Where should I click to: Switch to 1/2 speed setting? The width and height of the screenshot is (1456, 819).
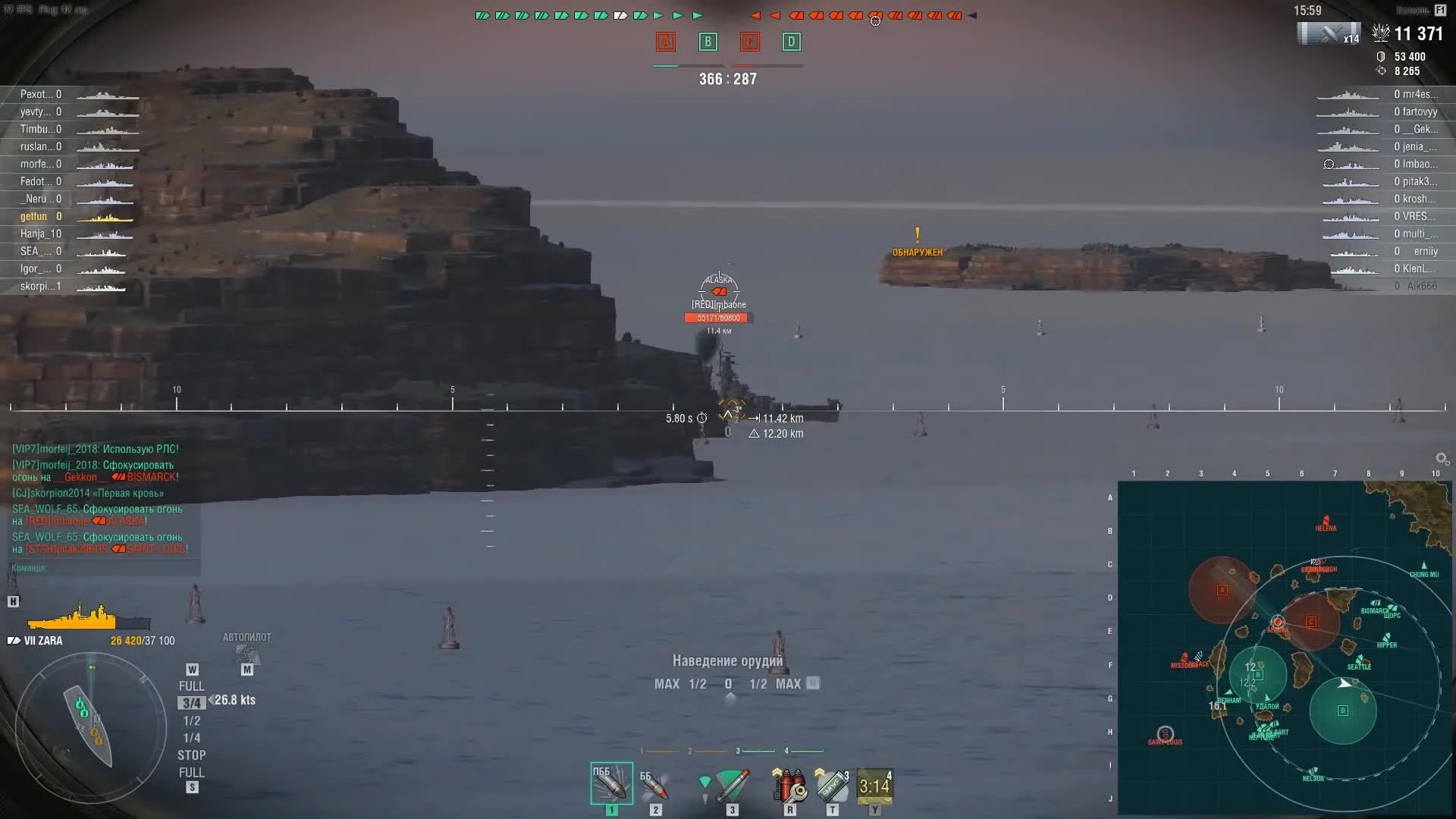click(x=191, y=720)
